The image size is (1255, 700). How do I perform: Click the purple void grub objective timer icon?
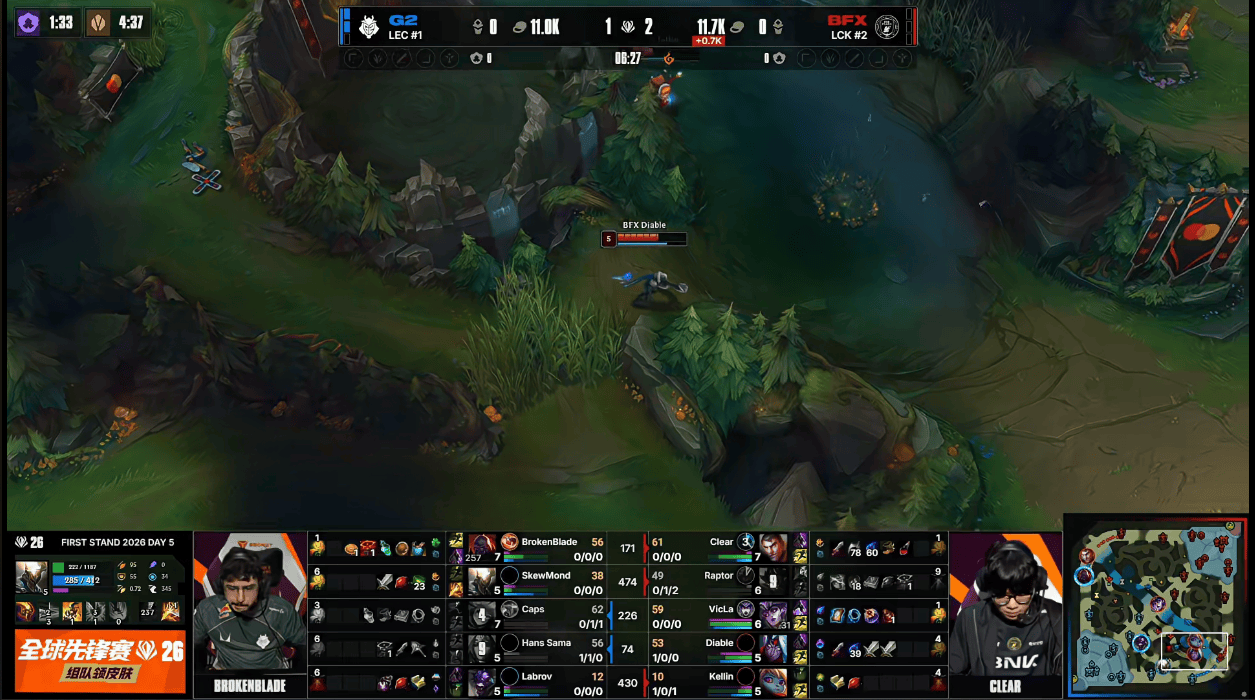[29, 22]
